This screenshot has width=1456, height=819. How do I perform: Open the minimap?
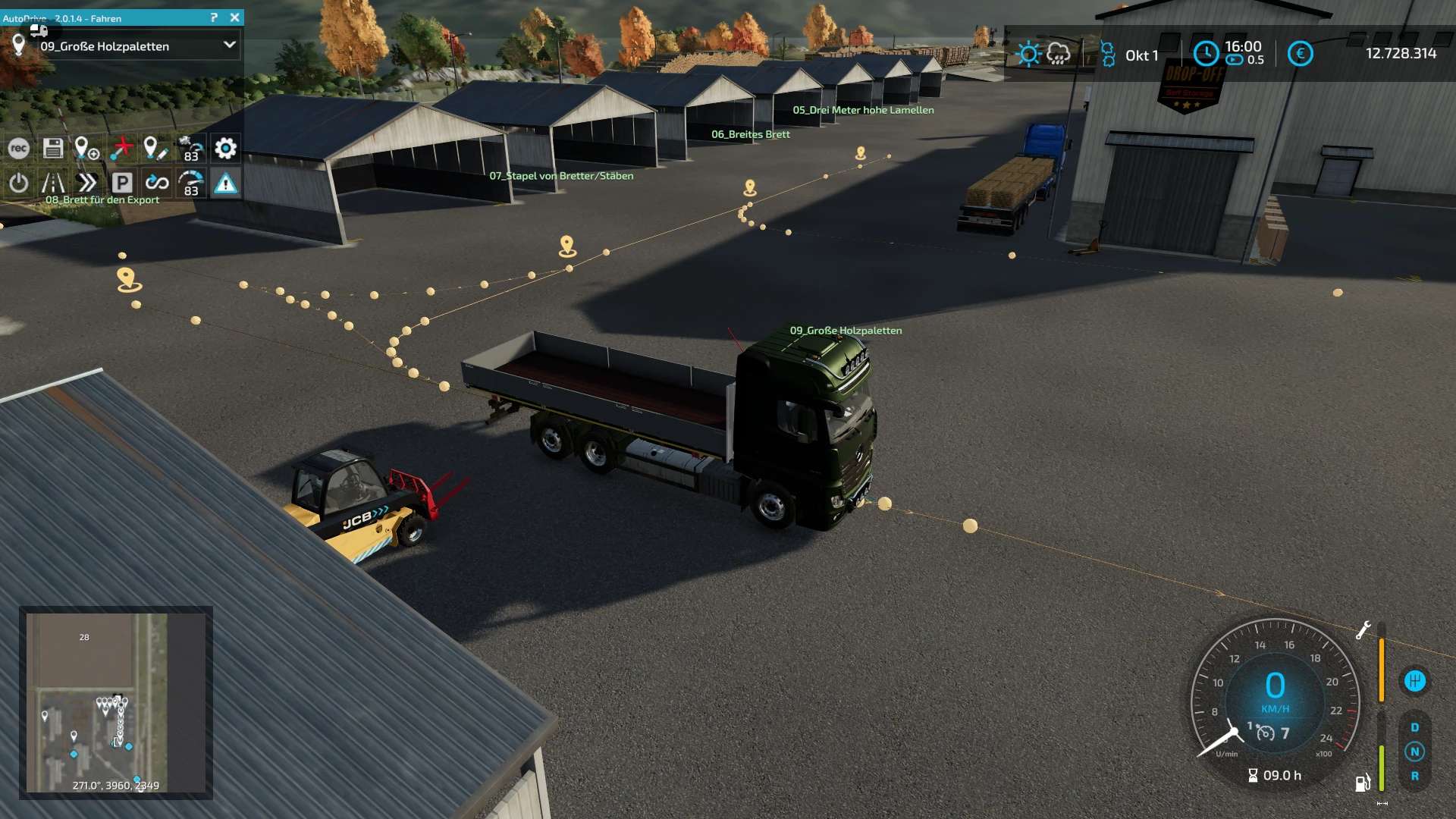115,702
